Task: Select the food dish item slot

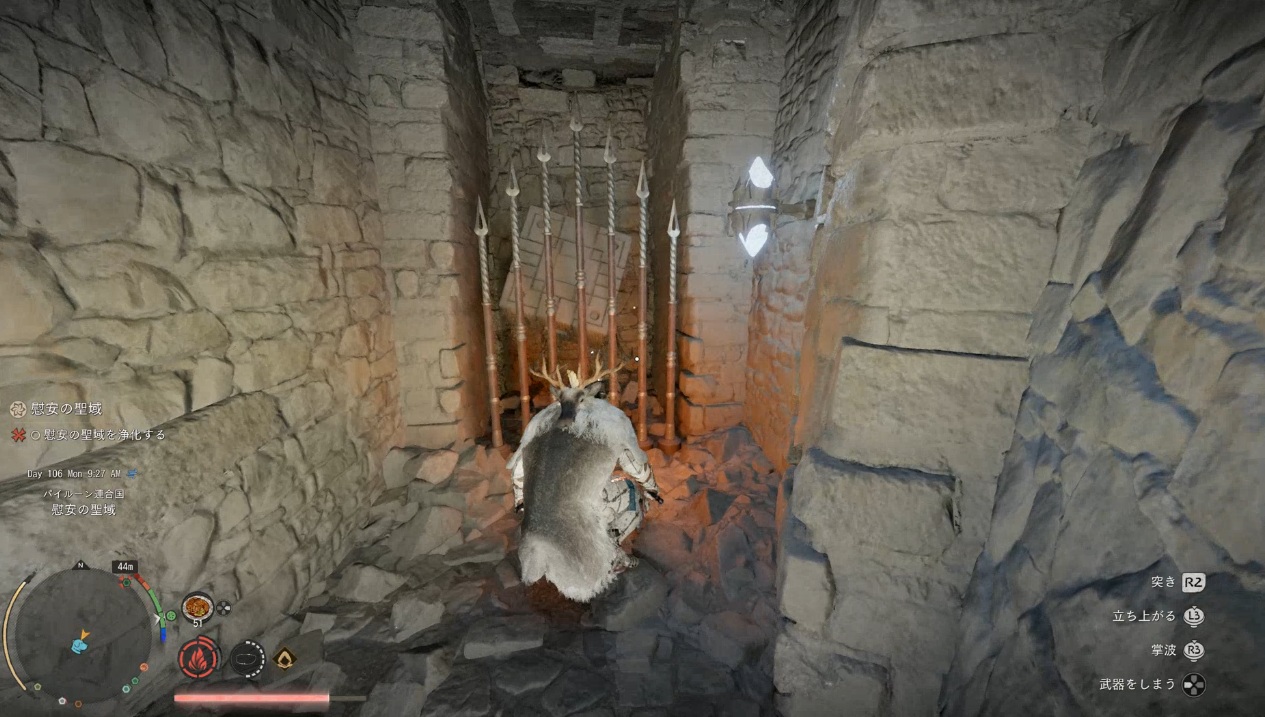Action: coord(197,607)
